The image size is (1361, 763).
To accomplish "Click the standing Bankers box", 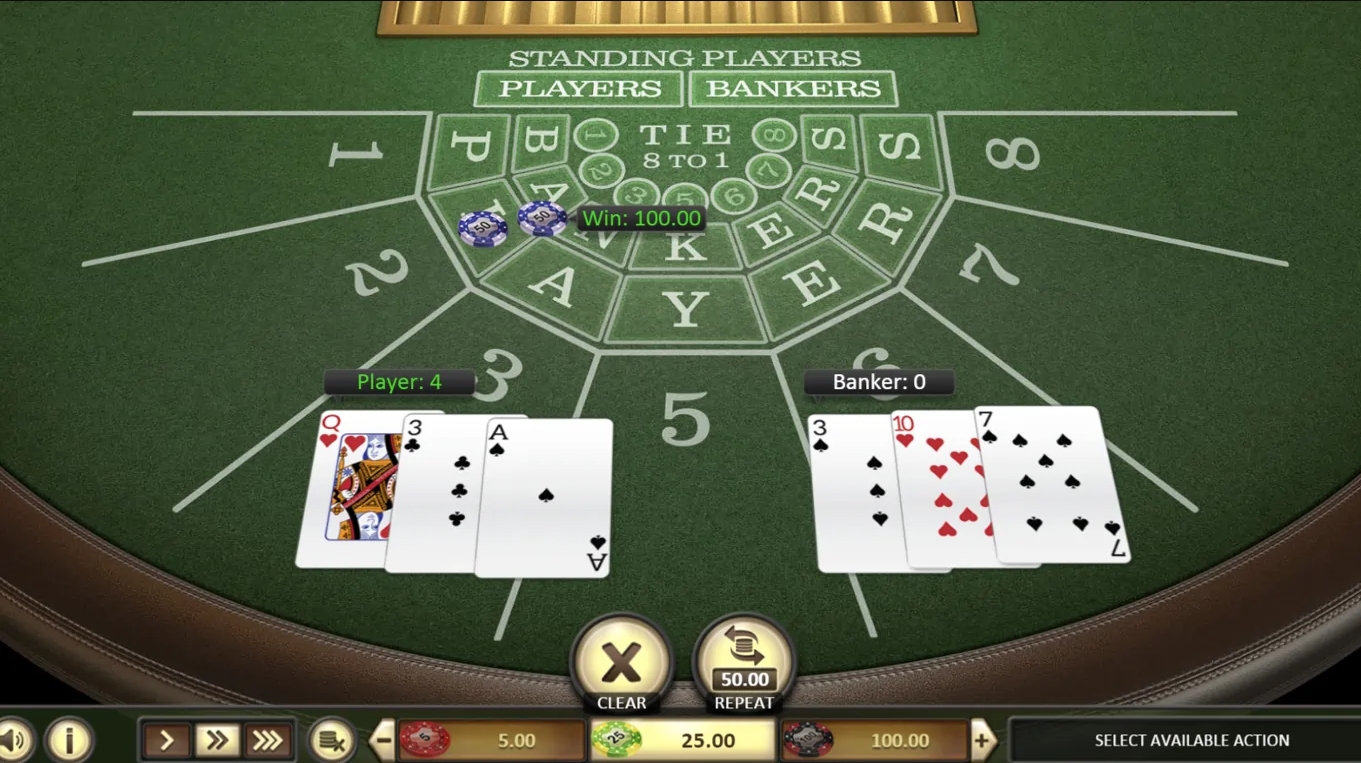I will [x=793, y=89].
